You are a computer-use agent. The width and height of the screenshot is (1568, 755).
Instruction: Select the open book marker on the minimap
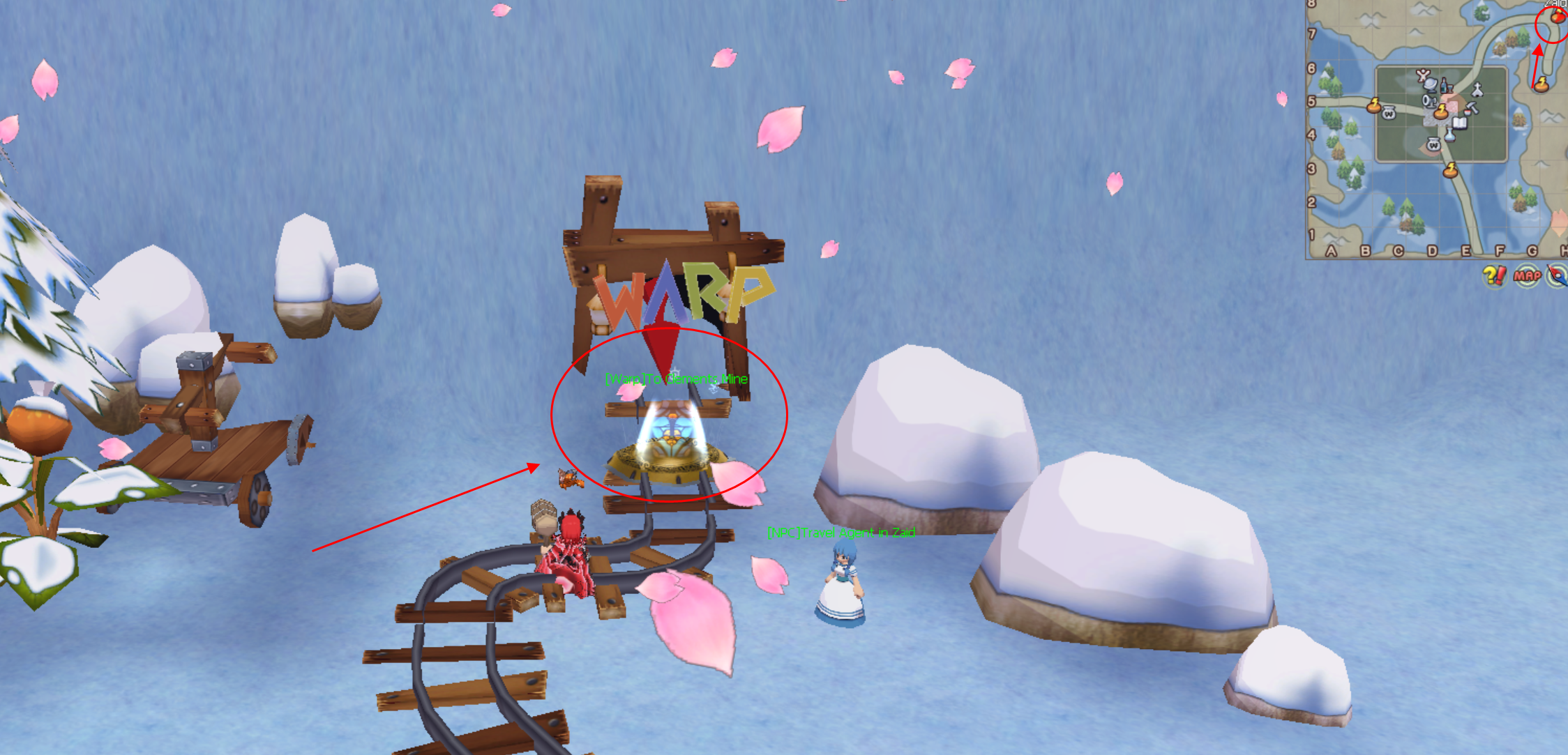[1460, 124]
